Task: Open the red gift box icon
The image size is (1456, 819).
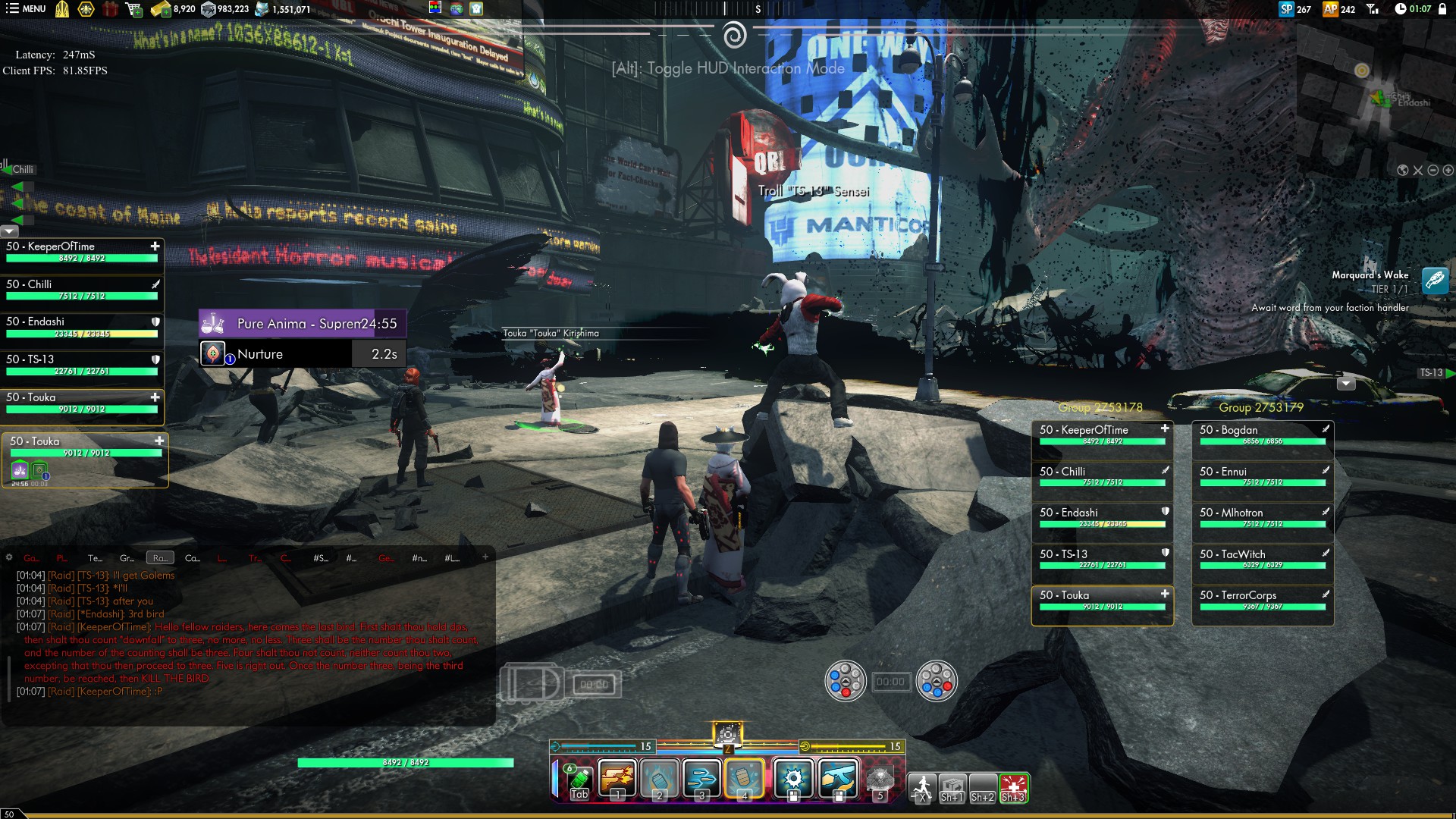Action: pos(111,9)
